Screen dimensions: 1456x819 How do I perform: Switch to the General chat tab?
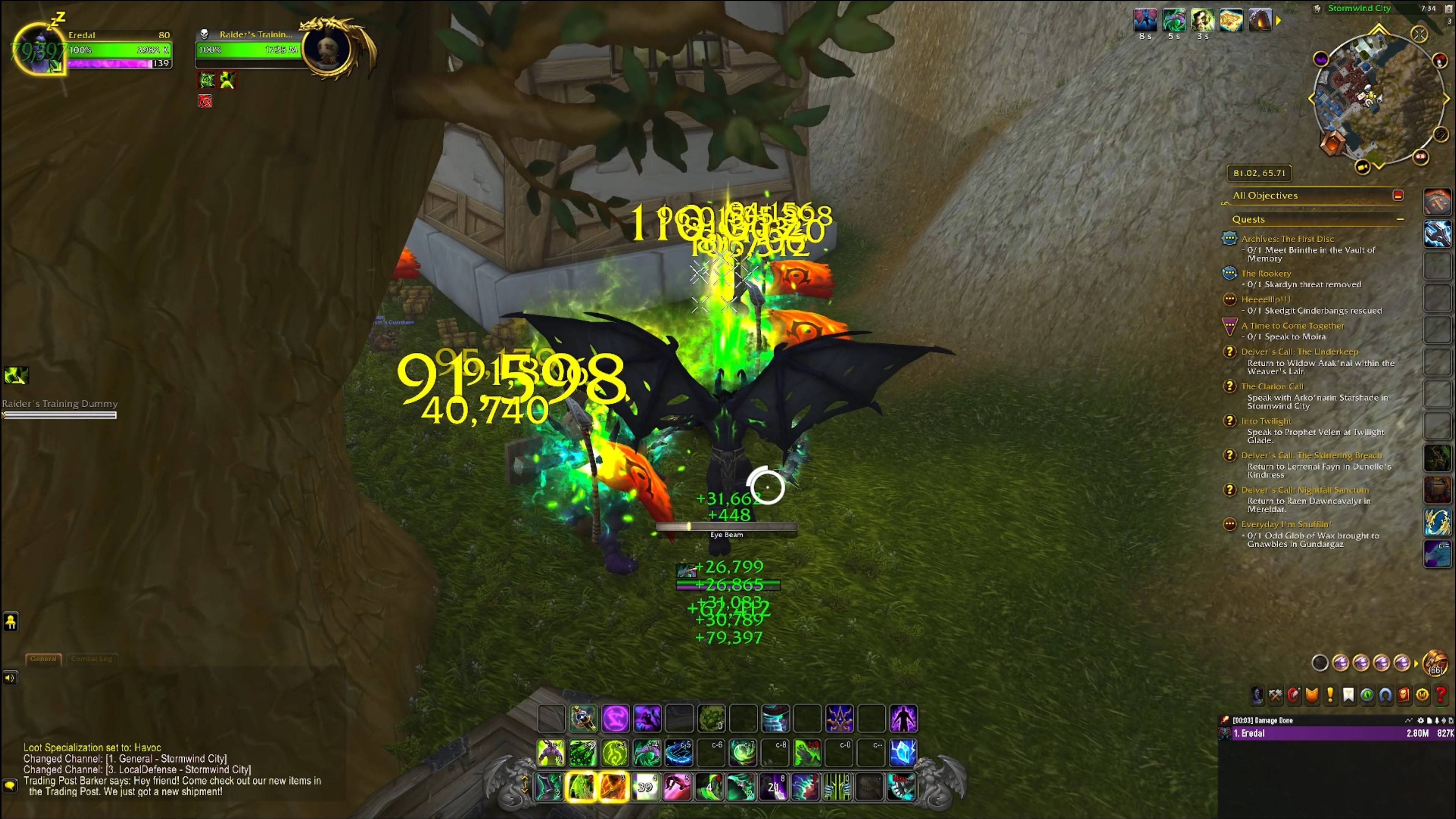coord(44,659)
